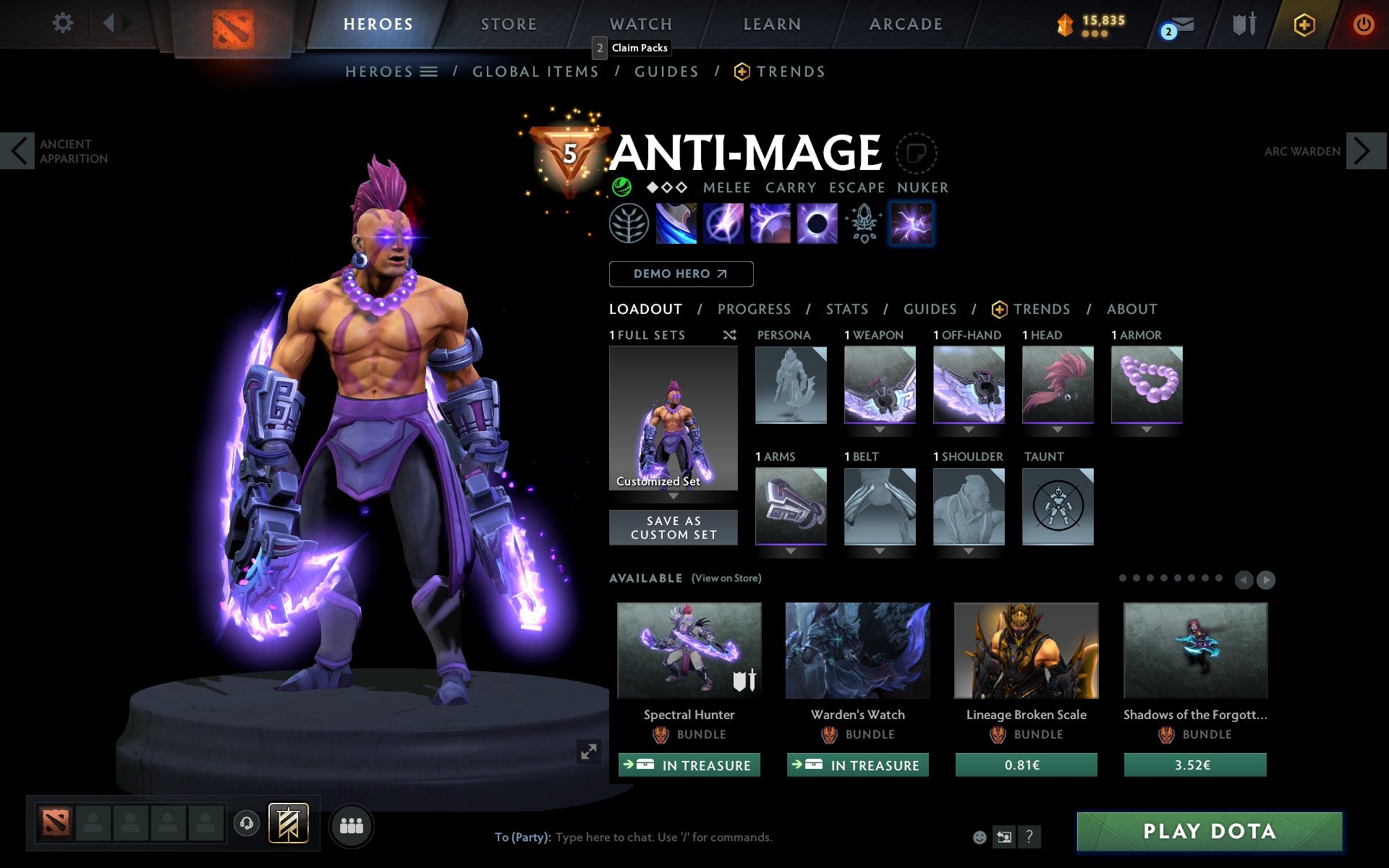Open the ARCADE menu item
Image resolution: width=1389 pixels, height=868 pixels.
click(904, 24)
